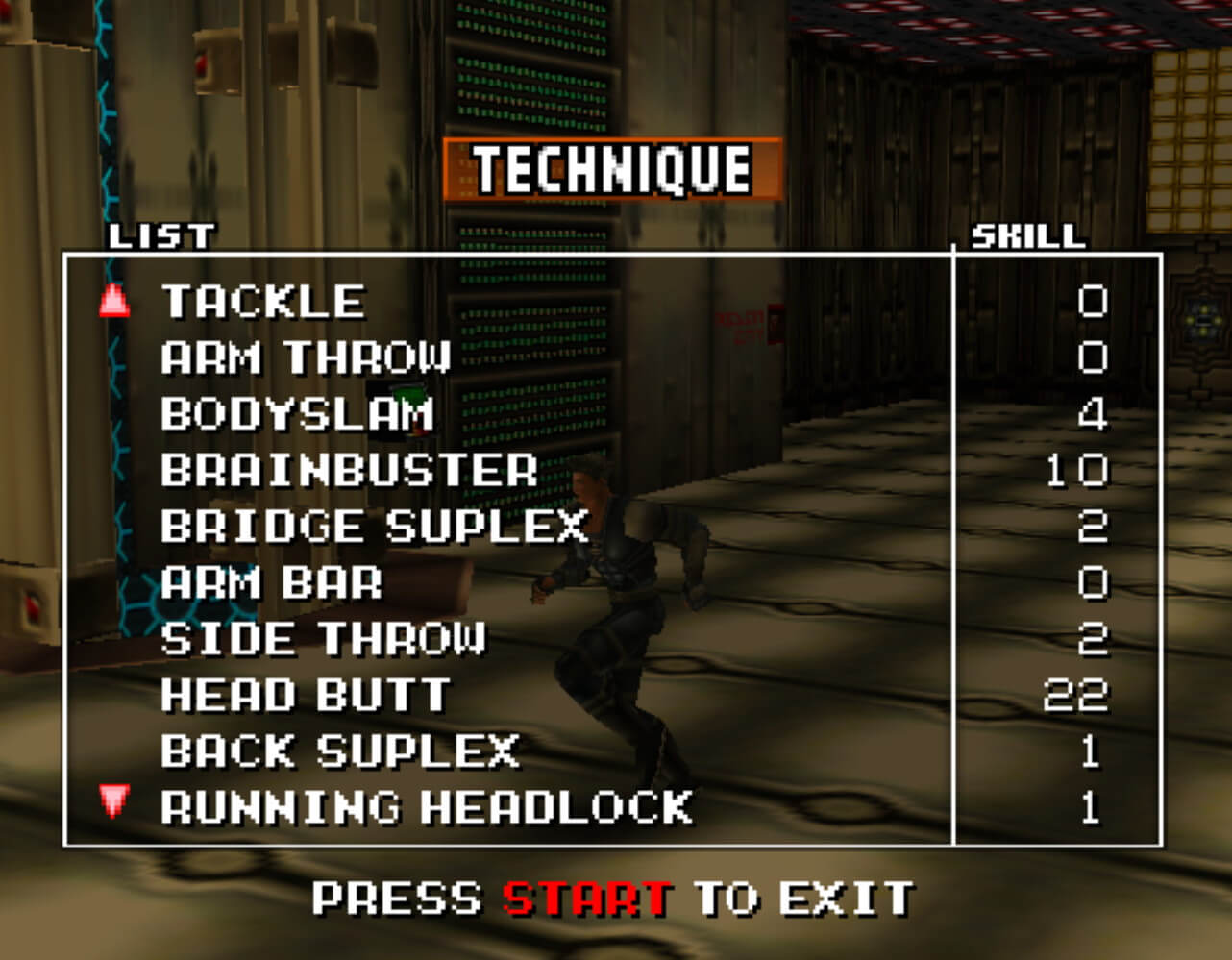
Task: Choose Arm Throw from the list
Action: [305, 358]
